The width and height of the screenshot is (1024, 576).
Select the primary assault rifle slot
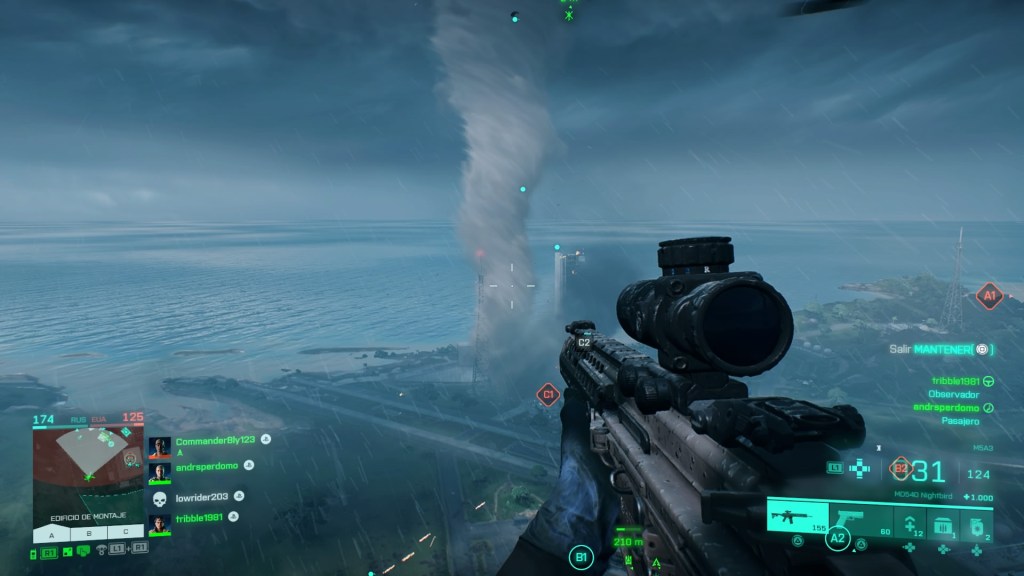(797, 518)
